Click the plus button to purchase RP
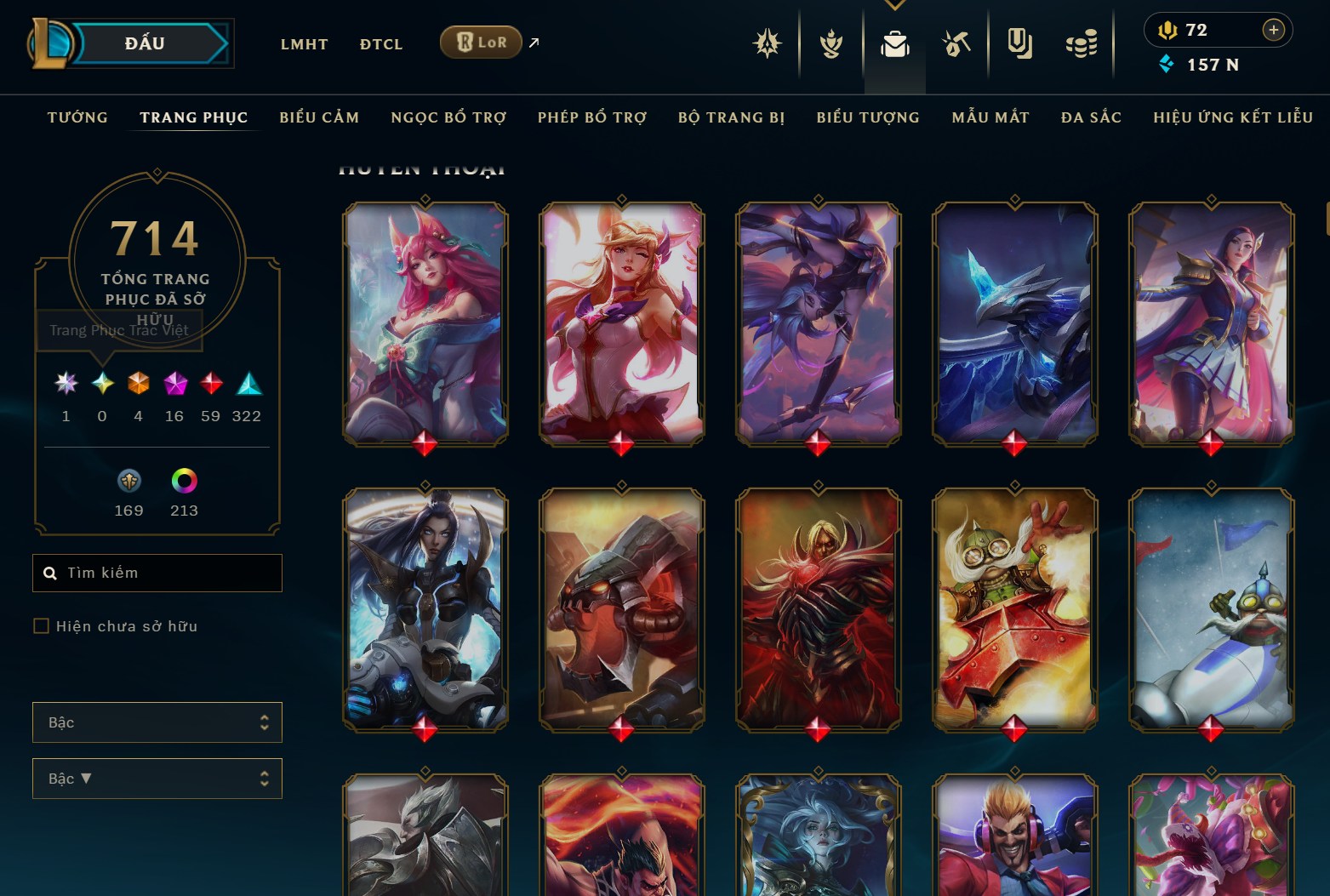This screenshot has width=1330, height=896. [1274, 30]
